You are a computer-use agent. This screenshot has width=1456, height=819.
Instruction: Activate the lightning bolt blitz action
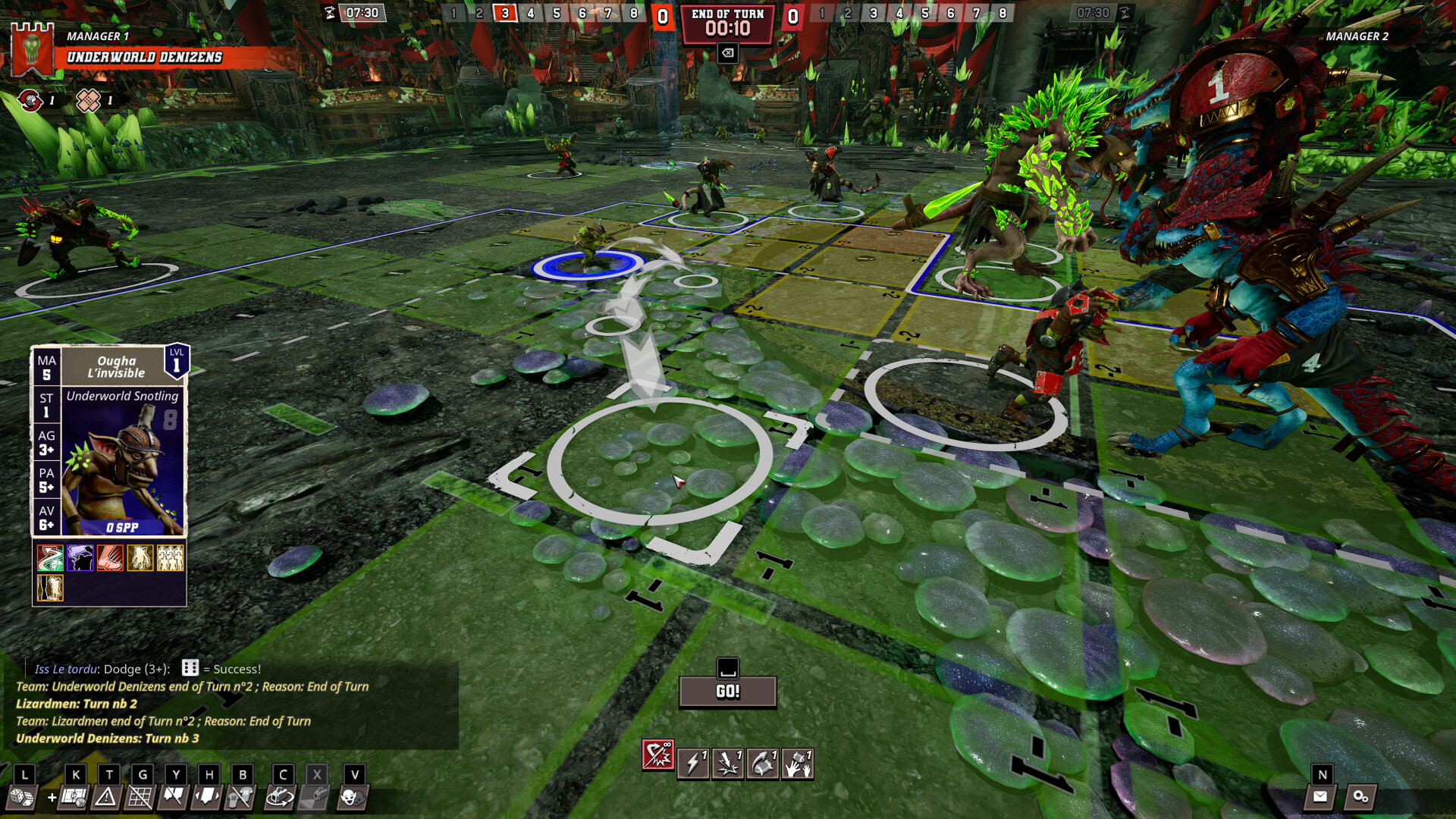[x=693, y=764]
